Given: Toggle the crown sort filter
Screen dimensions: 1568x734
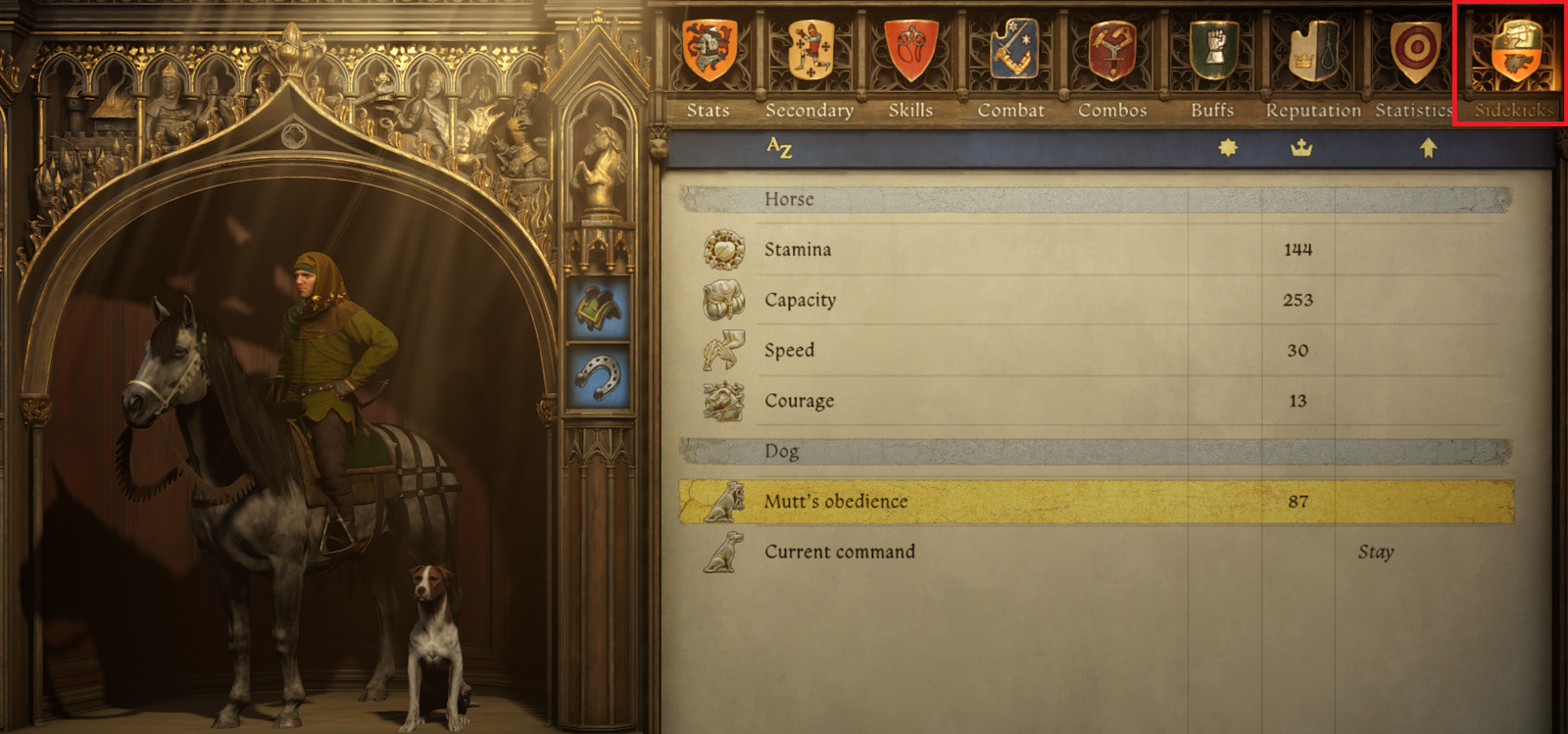Looking at the screenshot, I should [1298, 145].
